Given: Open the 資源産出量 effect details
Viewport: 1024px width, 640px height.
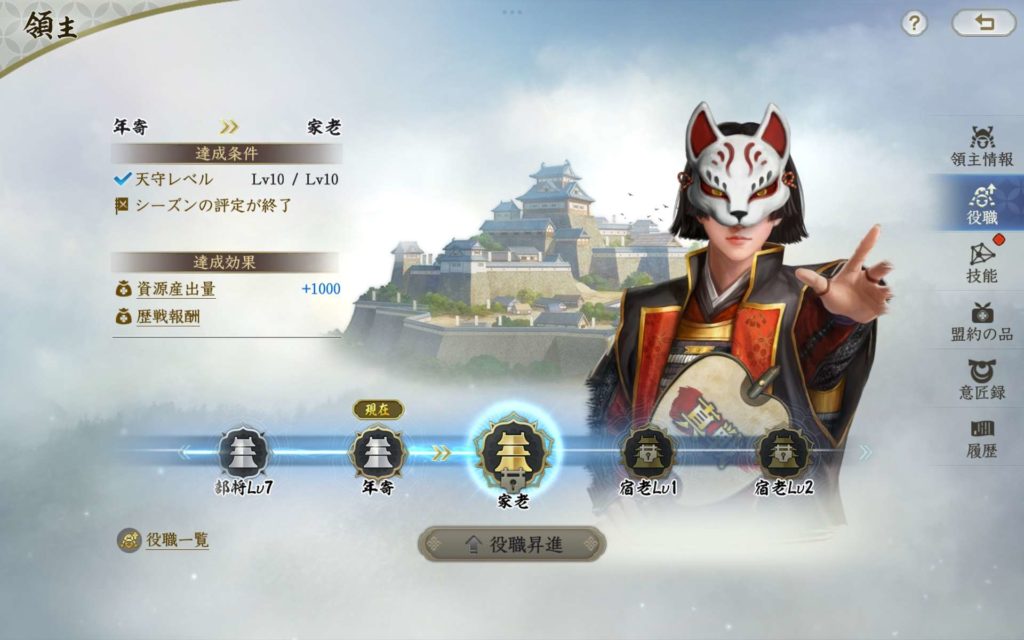Looking at the screenshot, I should 176,290.
